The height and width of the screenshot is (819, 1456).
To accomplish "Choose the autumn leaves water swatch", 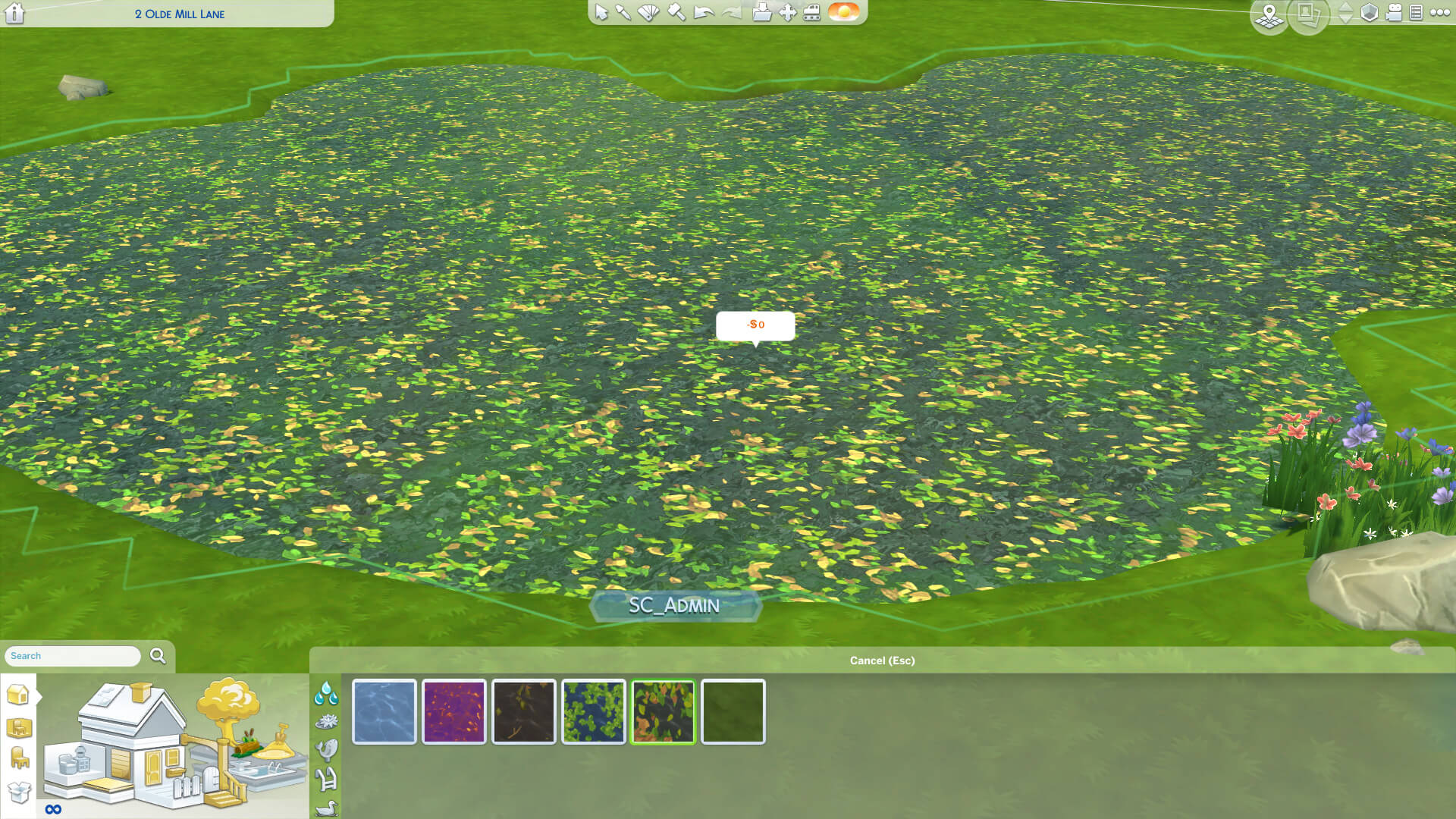I will pyautogui.click(x=664, y=712).
